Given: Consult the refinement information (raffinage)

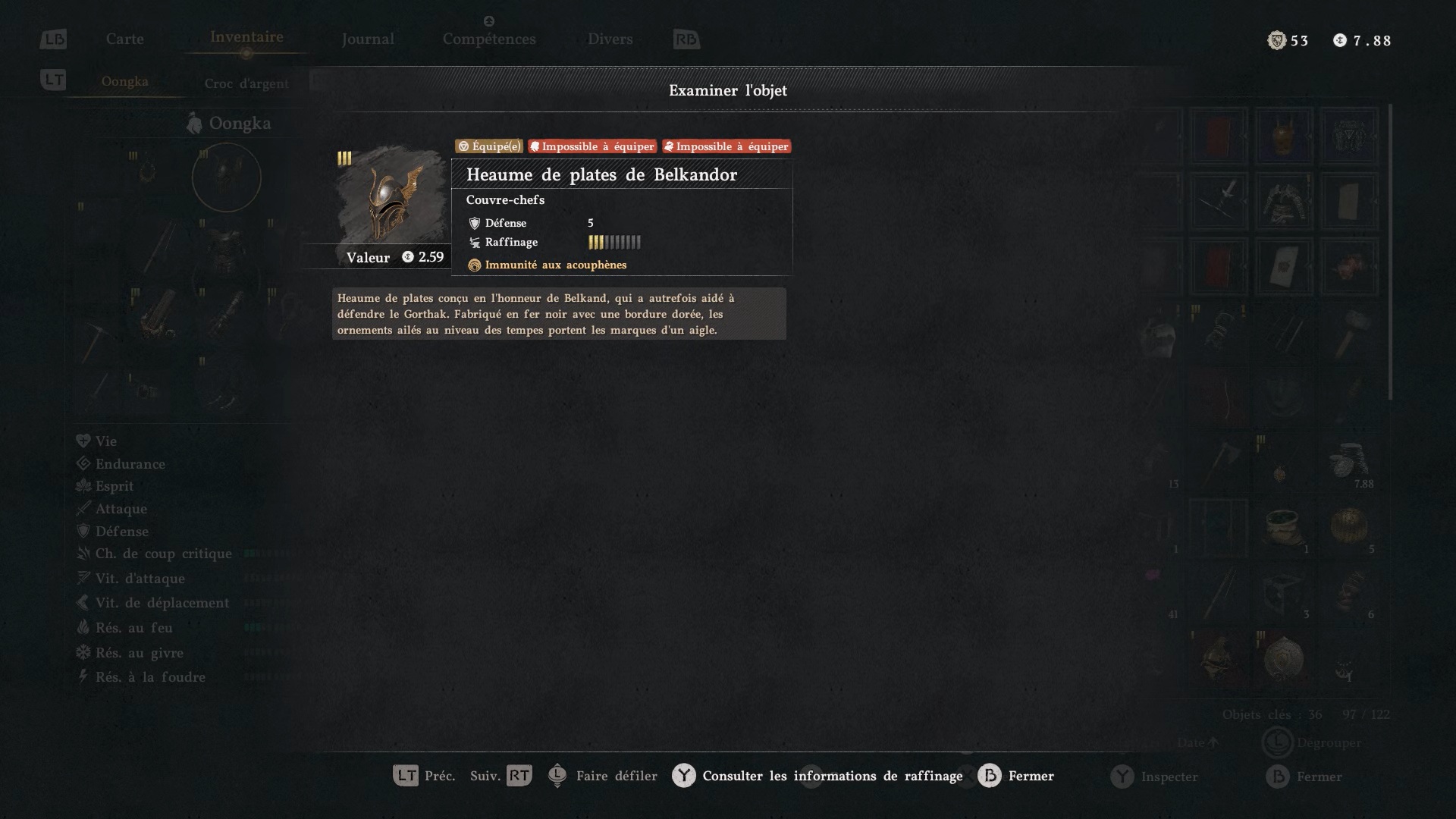Looking at the screenshot, I should click(817, 776).
